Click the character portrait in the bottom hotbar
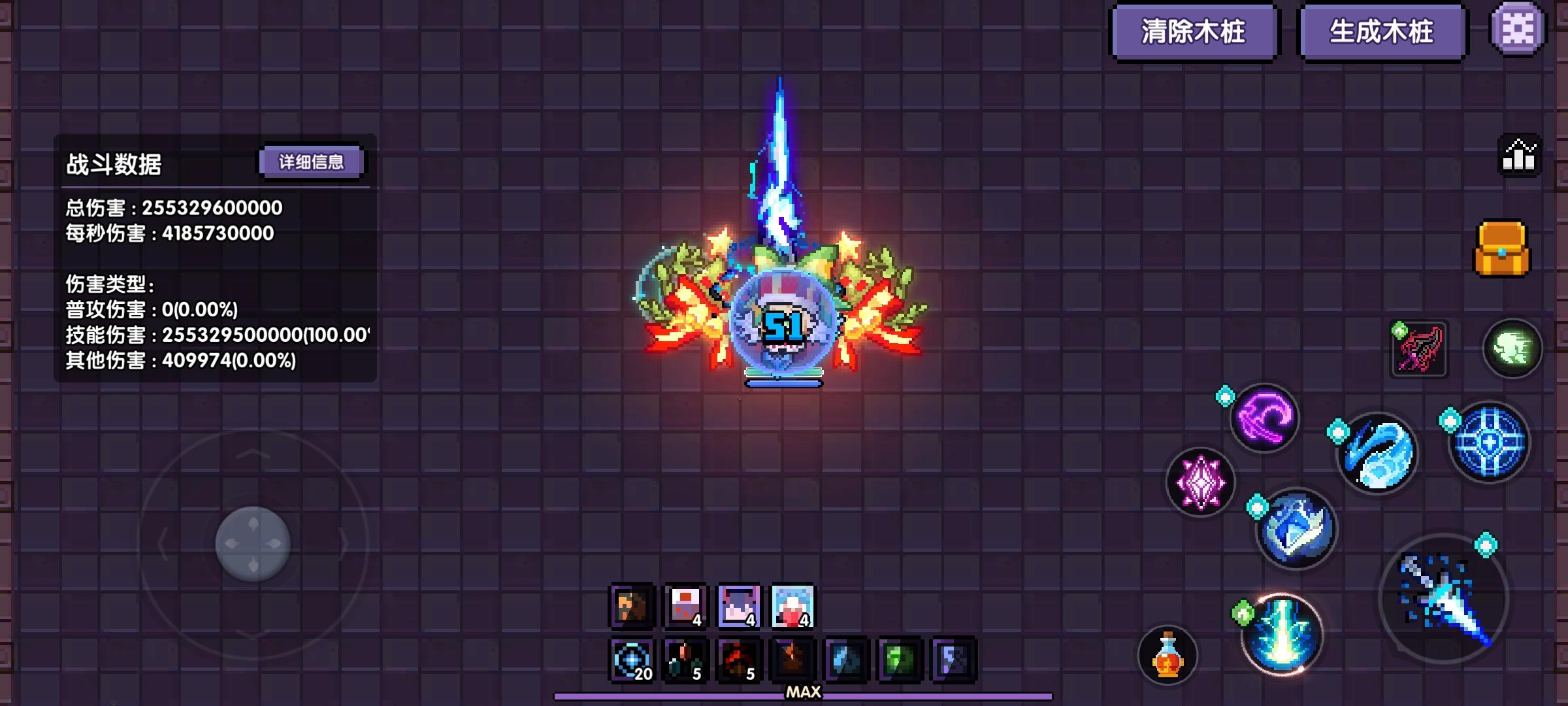This screenshot has width=1568, height=706. point(629,607)
